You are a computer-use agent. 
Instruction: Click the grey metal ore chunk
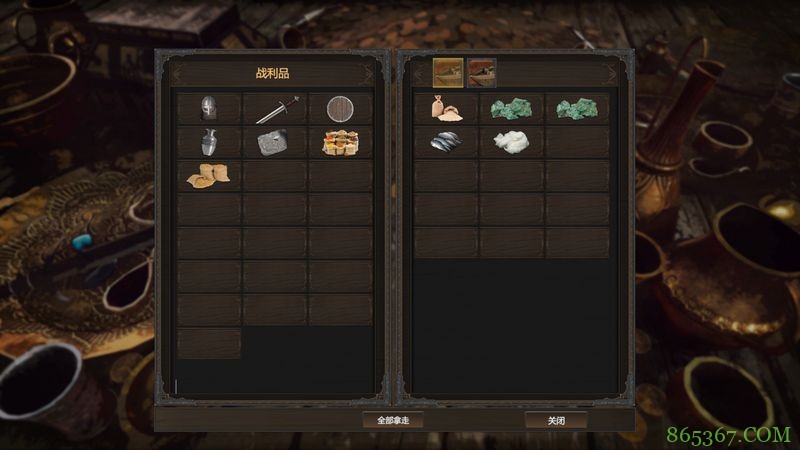click(x=275, y=142)
